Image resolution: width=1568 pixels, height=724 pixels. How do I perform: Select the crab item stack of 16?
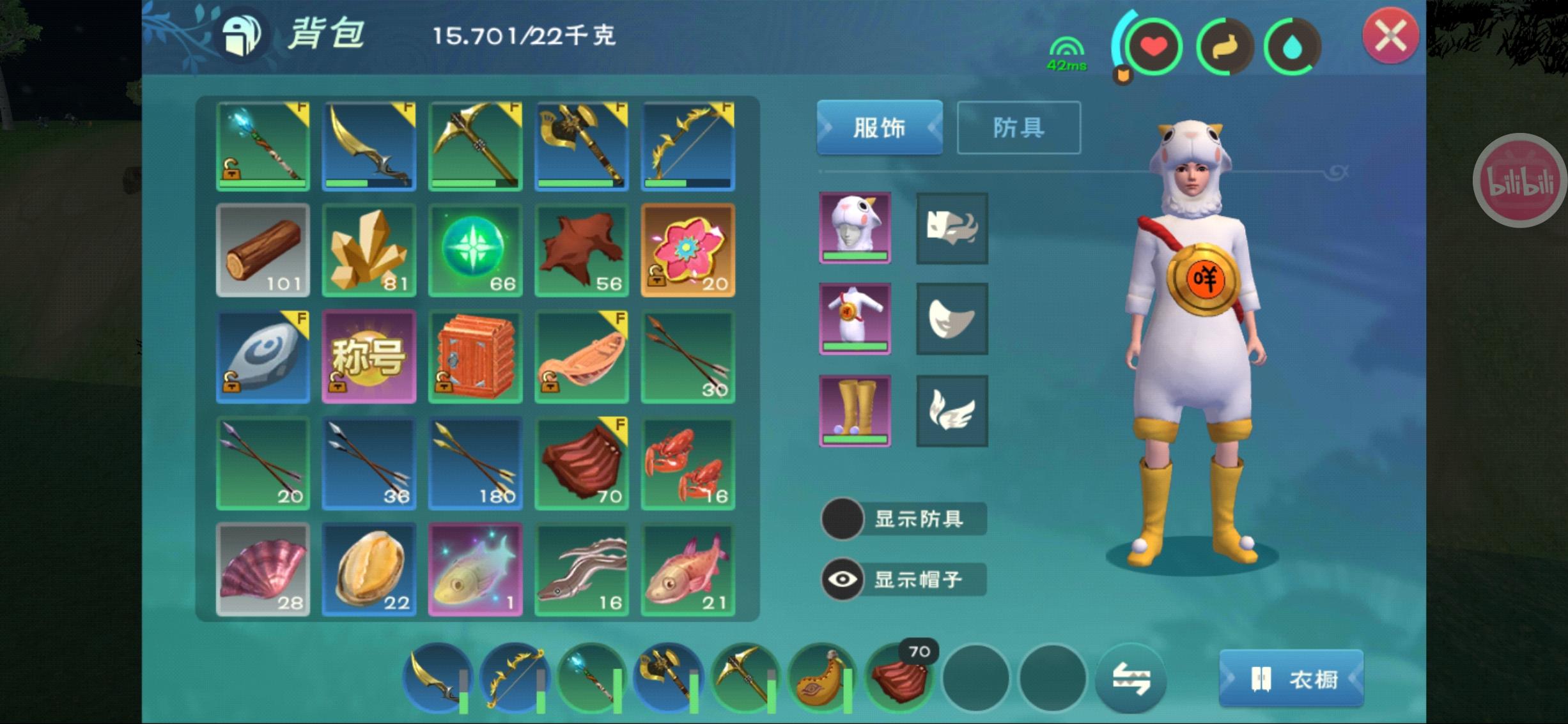click(x=688, y=463)
